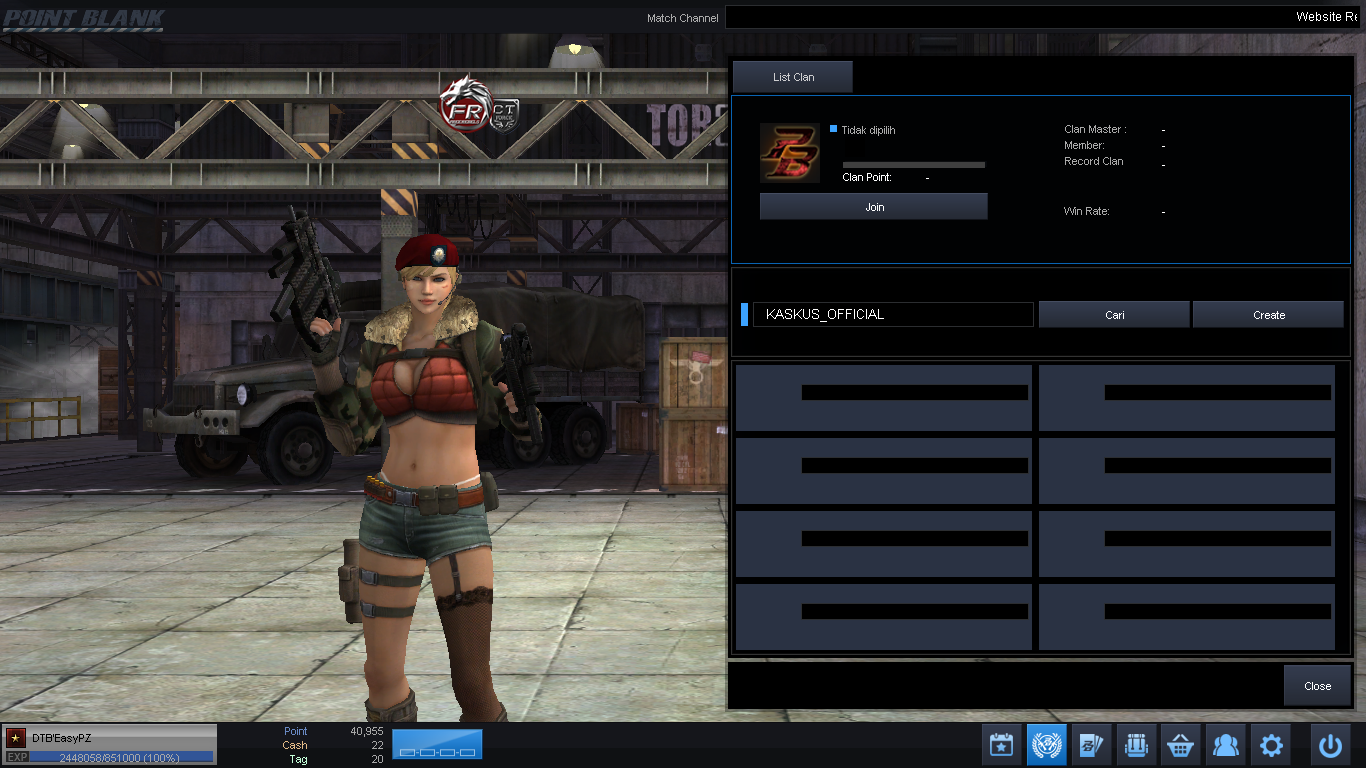Toggle the blue marker next to clan search field
Viewport: 1366px width, 768px height.
pyautogui.click(x=742, y=314)
